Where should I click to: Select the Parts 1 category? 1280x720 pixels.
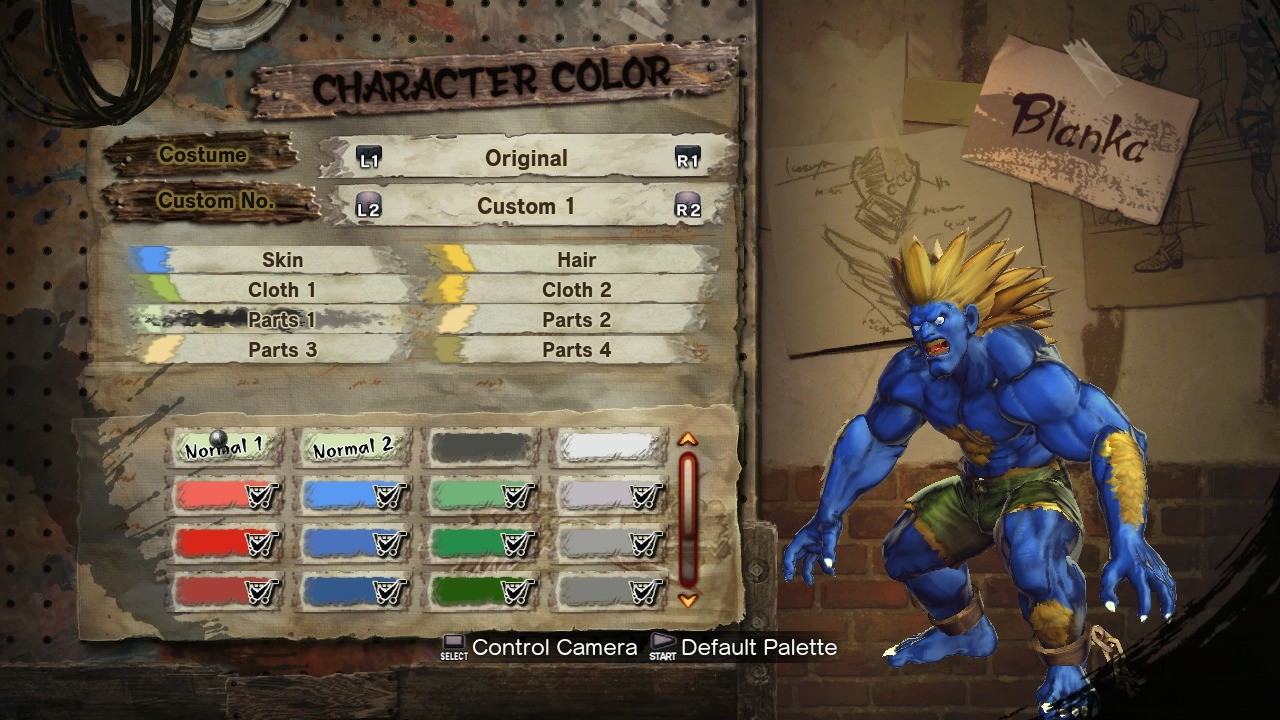point(282,320)
